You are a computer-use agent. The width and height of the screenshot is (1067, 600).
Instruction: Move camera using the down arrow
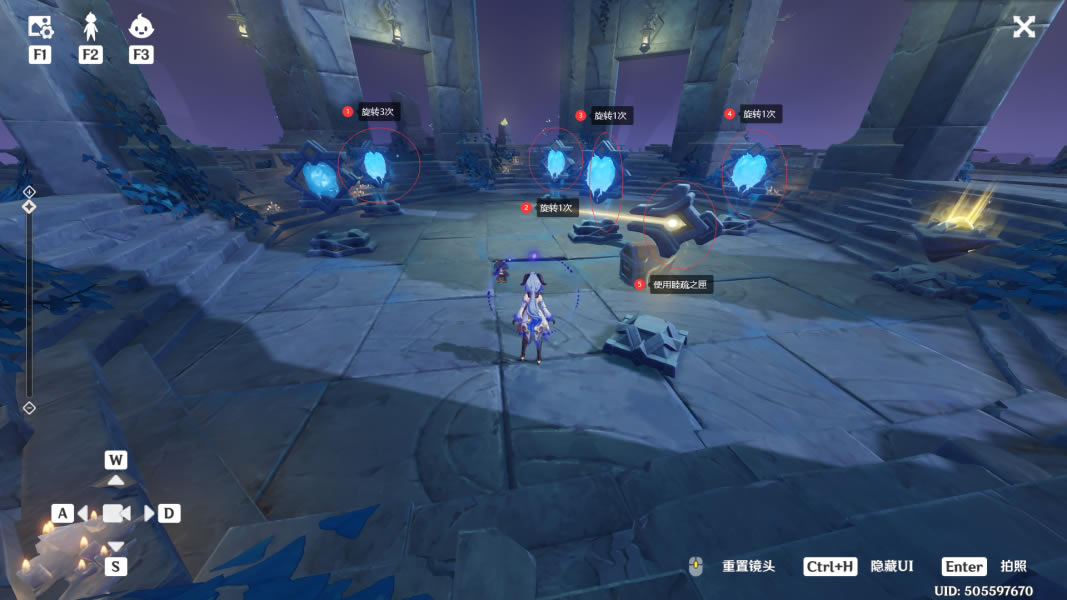click(x=116, y=546)
